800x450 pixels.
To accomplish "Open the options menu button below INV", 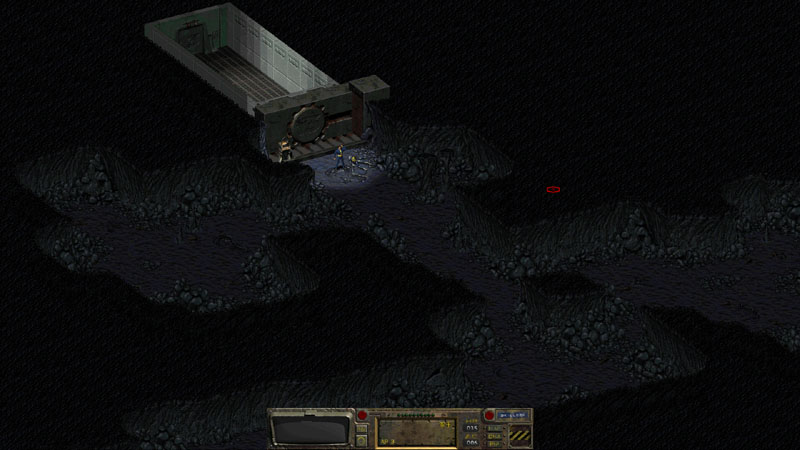I will coord(362,440).
